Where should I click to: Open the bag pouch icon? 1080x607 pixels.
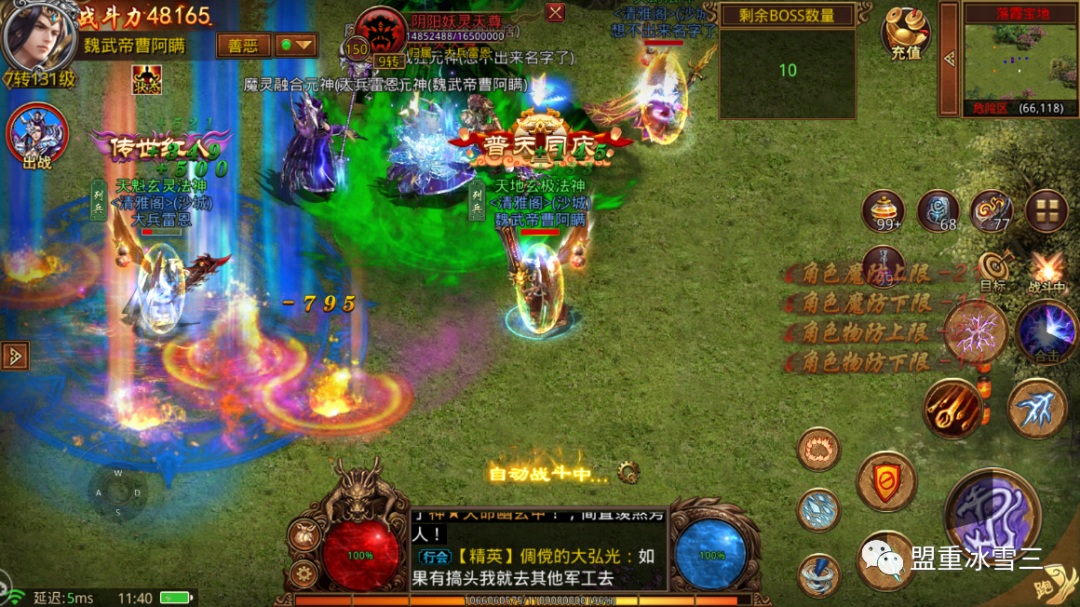(303, 535)
